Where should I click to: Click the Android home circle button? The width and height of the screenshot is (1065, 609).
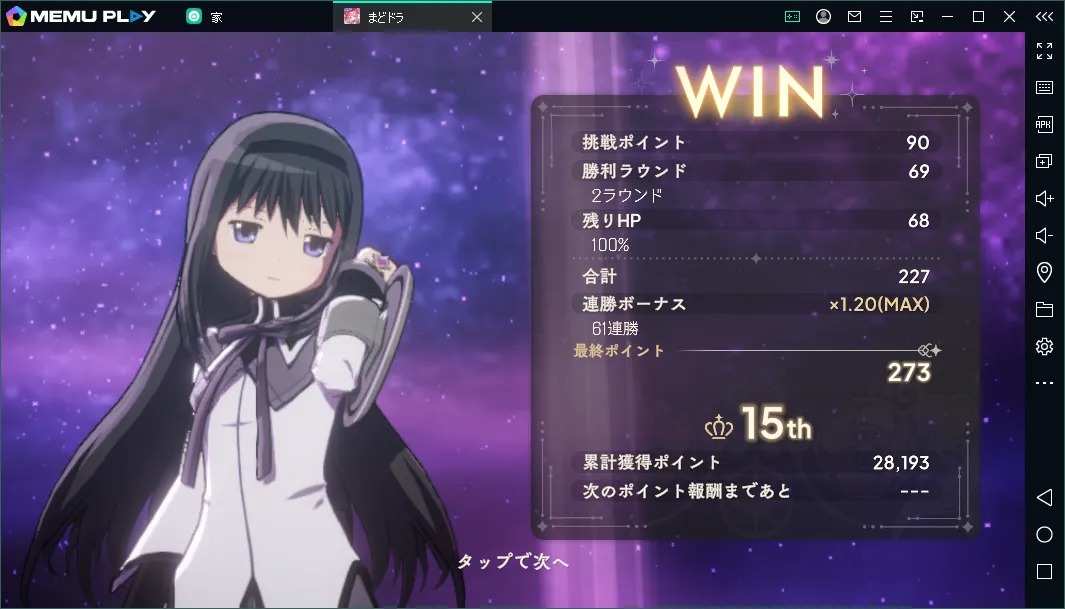click(x=1044, y=534)
